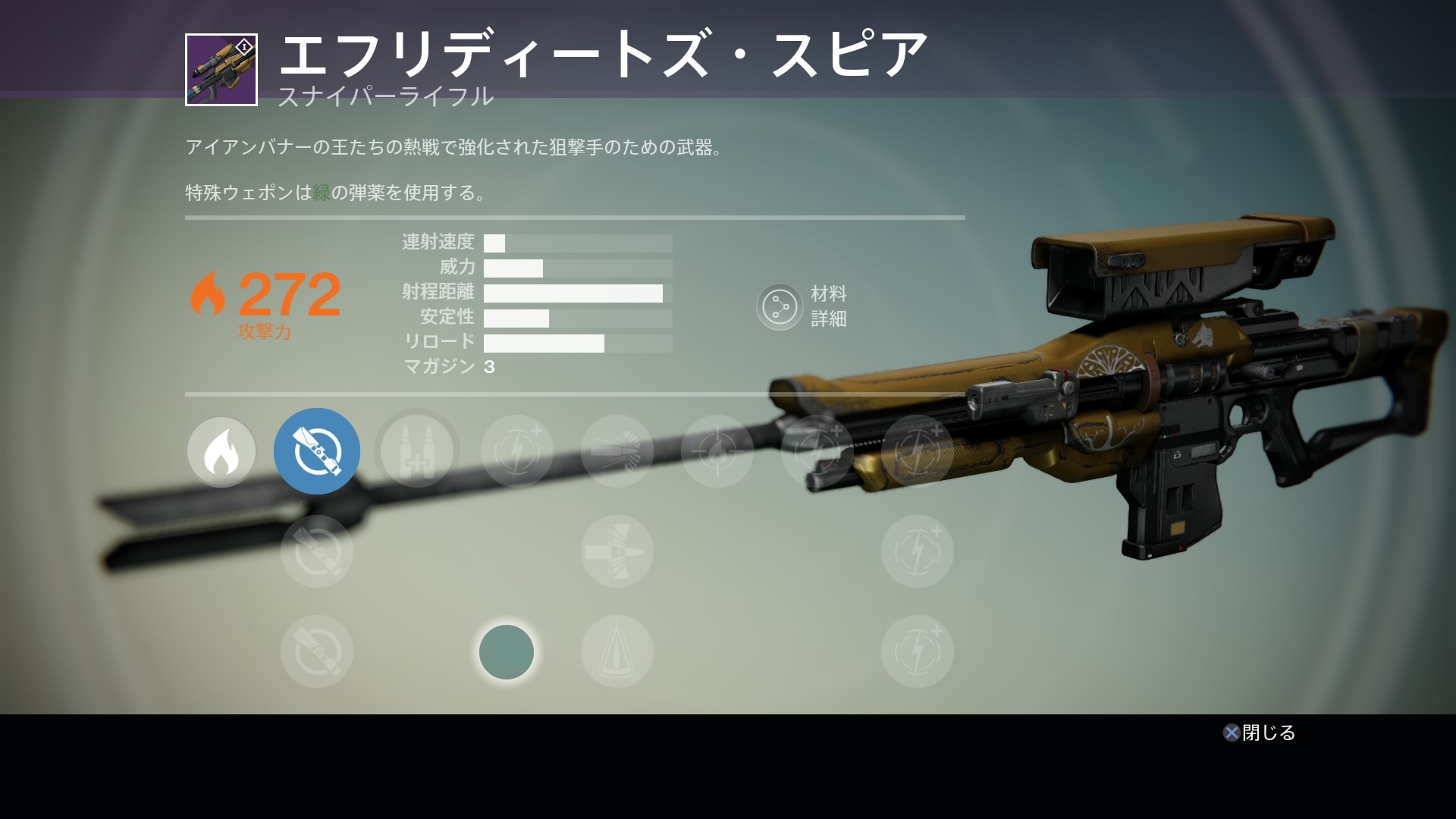Choose the winged bullet perk node
Image resolution: width=1456 pixels, height=819 pixels.
point(617,551)
